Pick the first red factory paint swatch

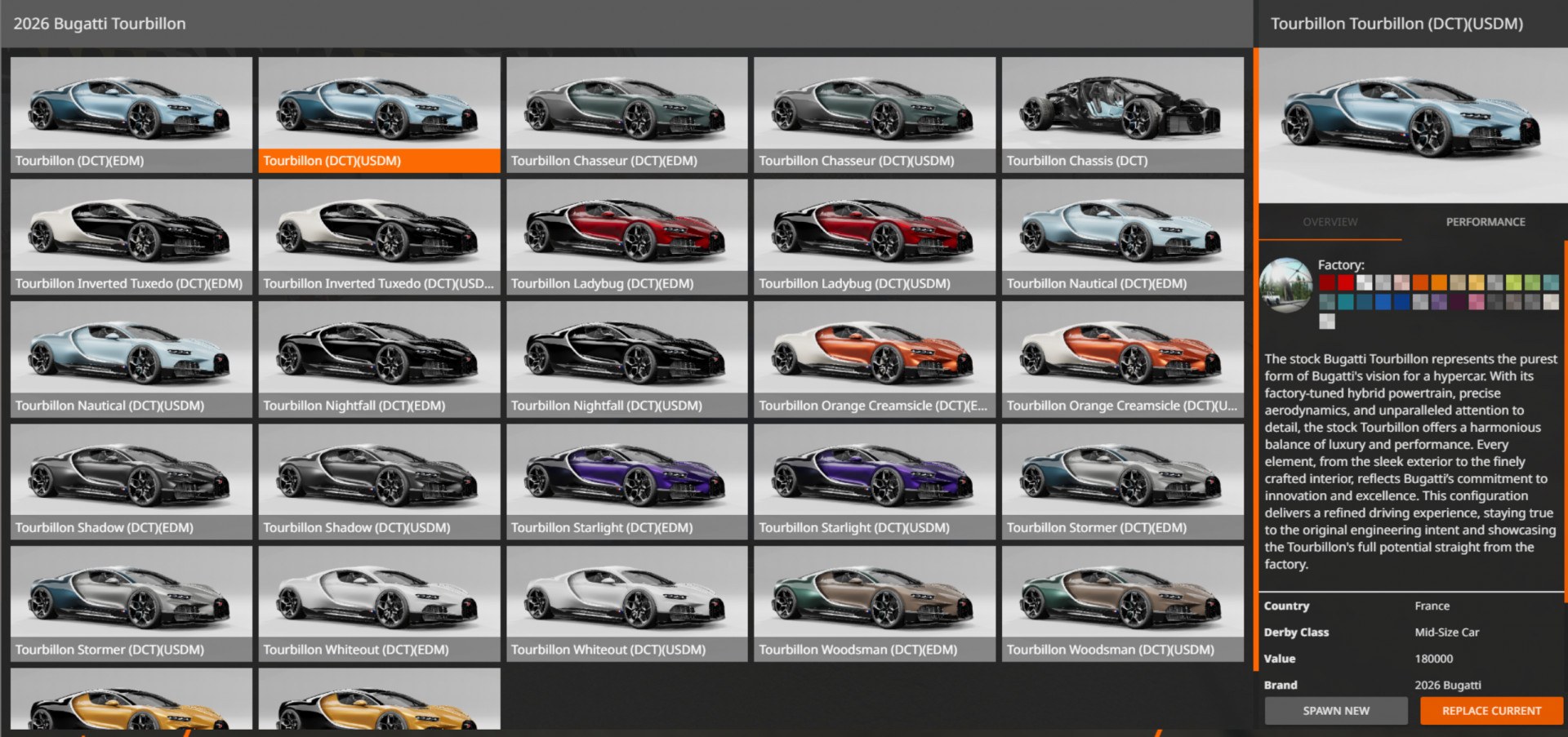click(x=1327, y=283)
